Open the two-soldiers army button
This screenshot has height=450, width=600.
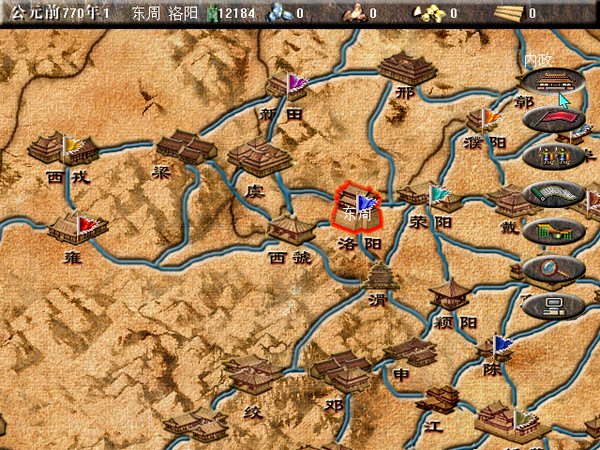[553, 157]
